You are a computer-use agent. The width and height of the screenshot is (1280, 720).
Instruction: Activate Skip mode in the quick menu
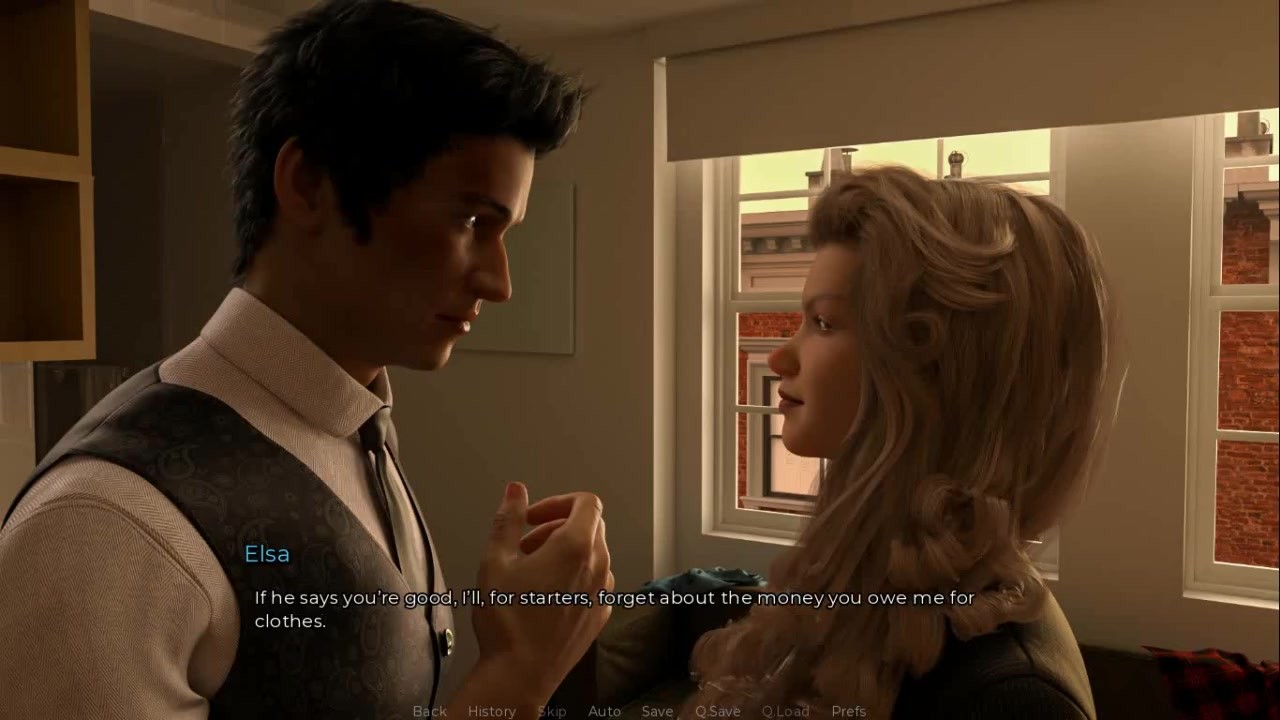pyautogui.click(x=552, y=711)
